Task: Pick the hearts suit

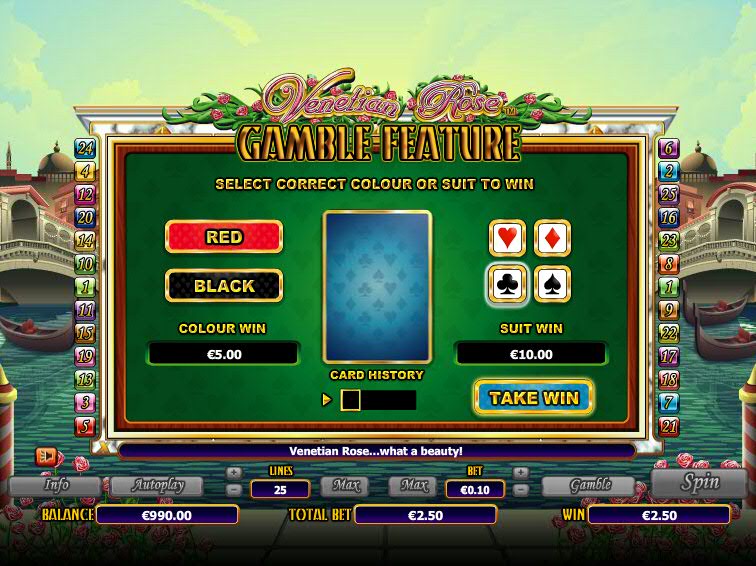Action: [x=507, y=238]
